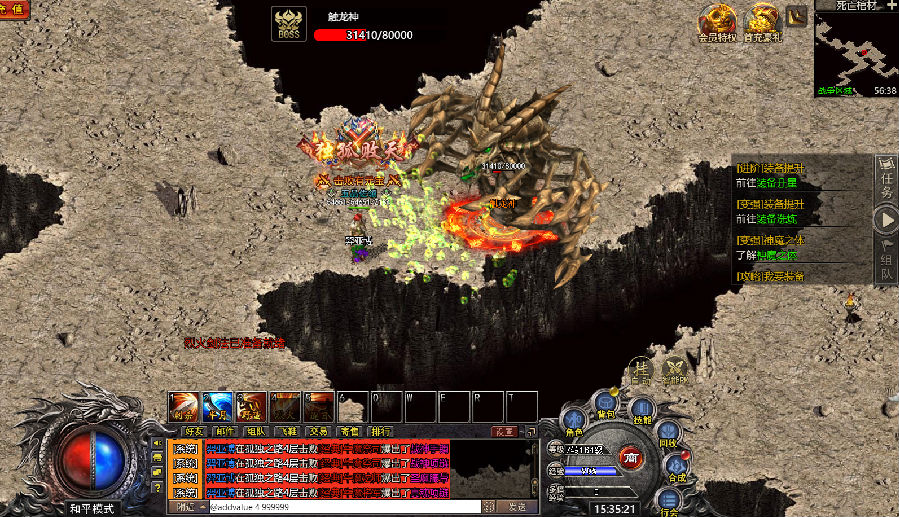The image size is (899, 517).
Task: Open the 会员特权 VIP privileges icon
Action: (x=717, y=24)
